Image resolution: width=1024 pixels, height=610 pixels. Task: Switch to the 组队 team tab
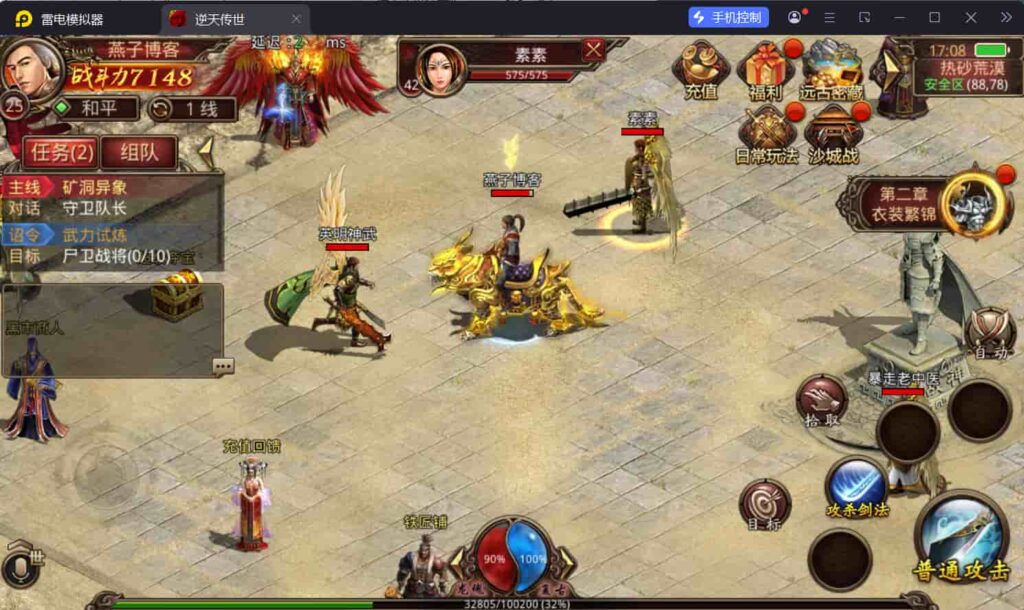[138, 153]
